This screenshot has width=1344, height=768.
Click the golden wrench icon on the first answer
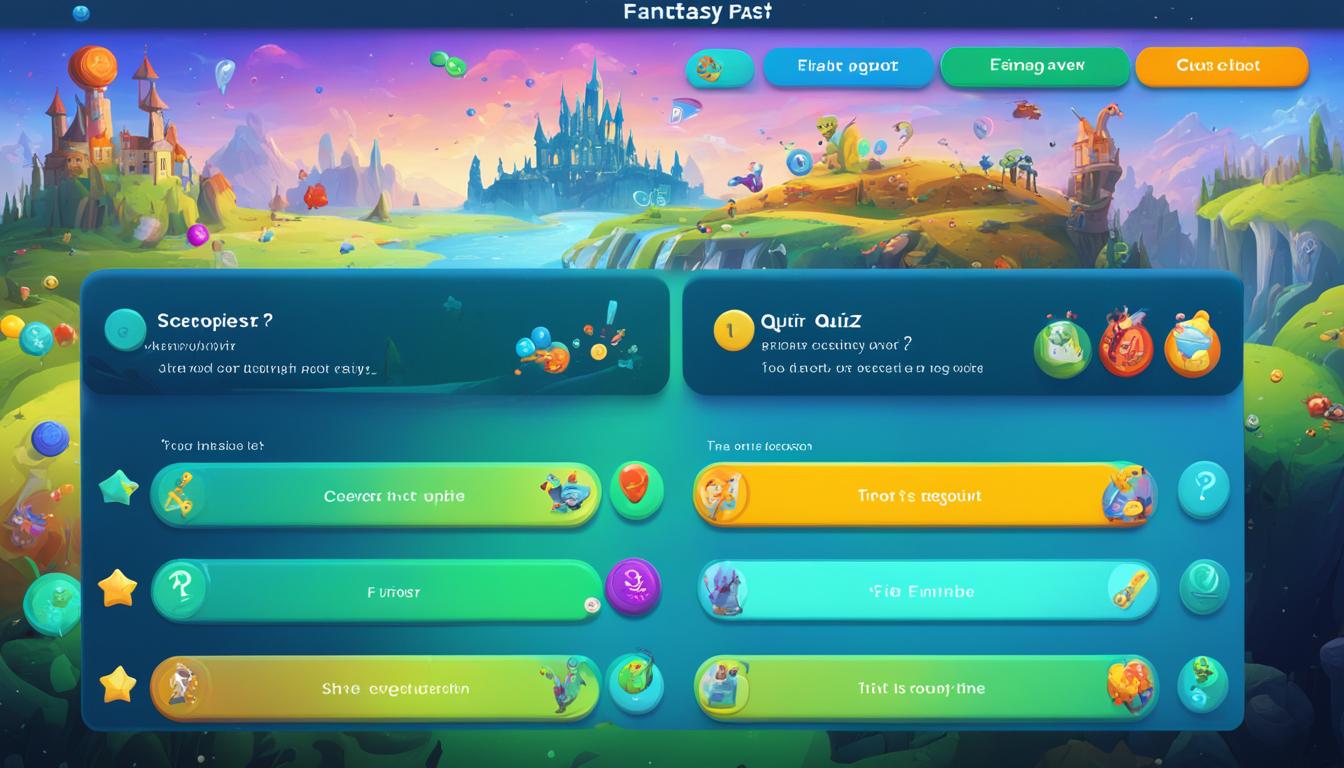coord(182,493)
